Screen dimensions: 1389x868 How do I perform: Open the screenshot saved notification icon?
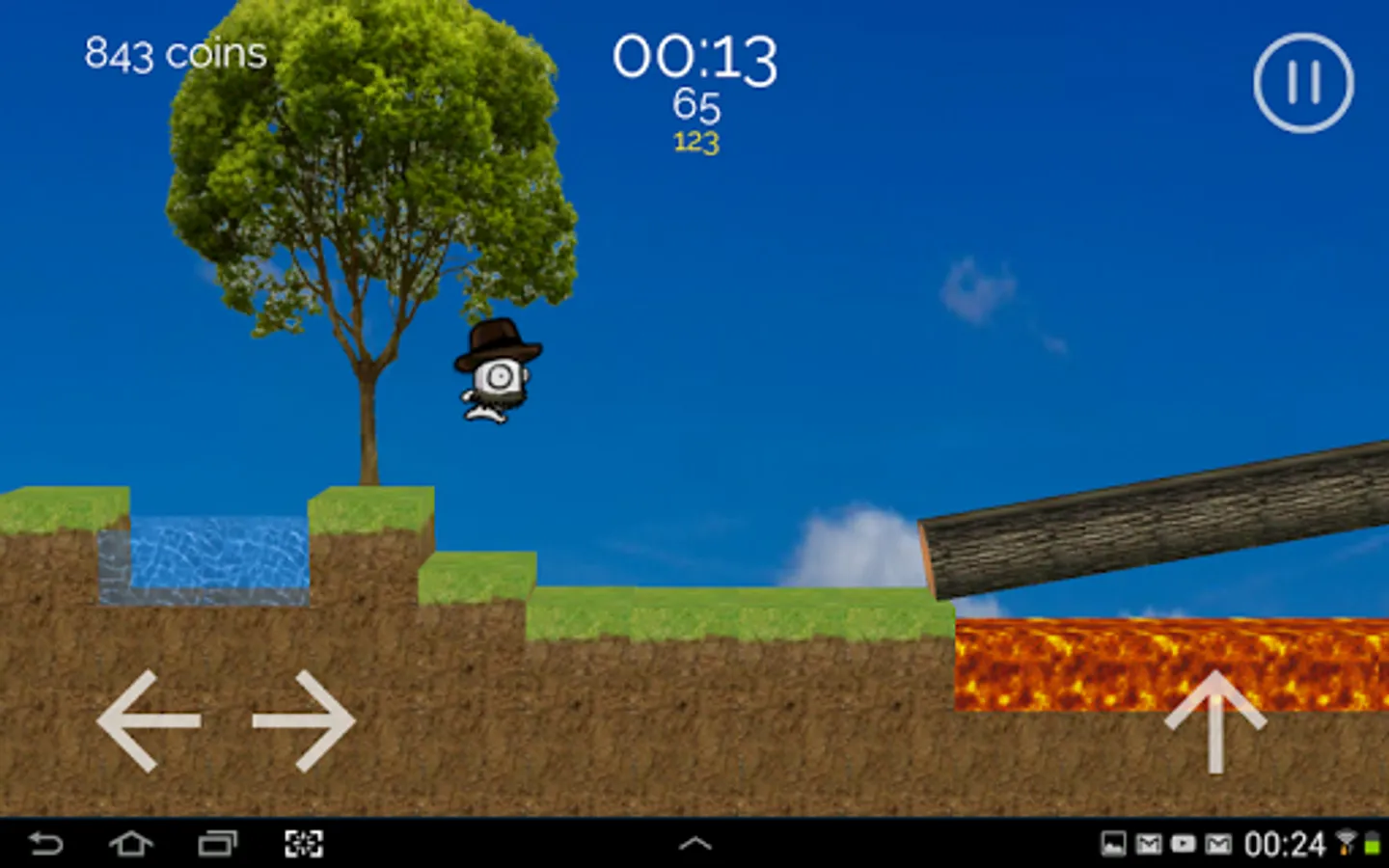(1113, 843)
